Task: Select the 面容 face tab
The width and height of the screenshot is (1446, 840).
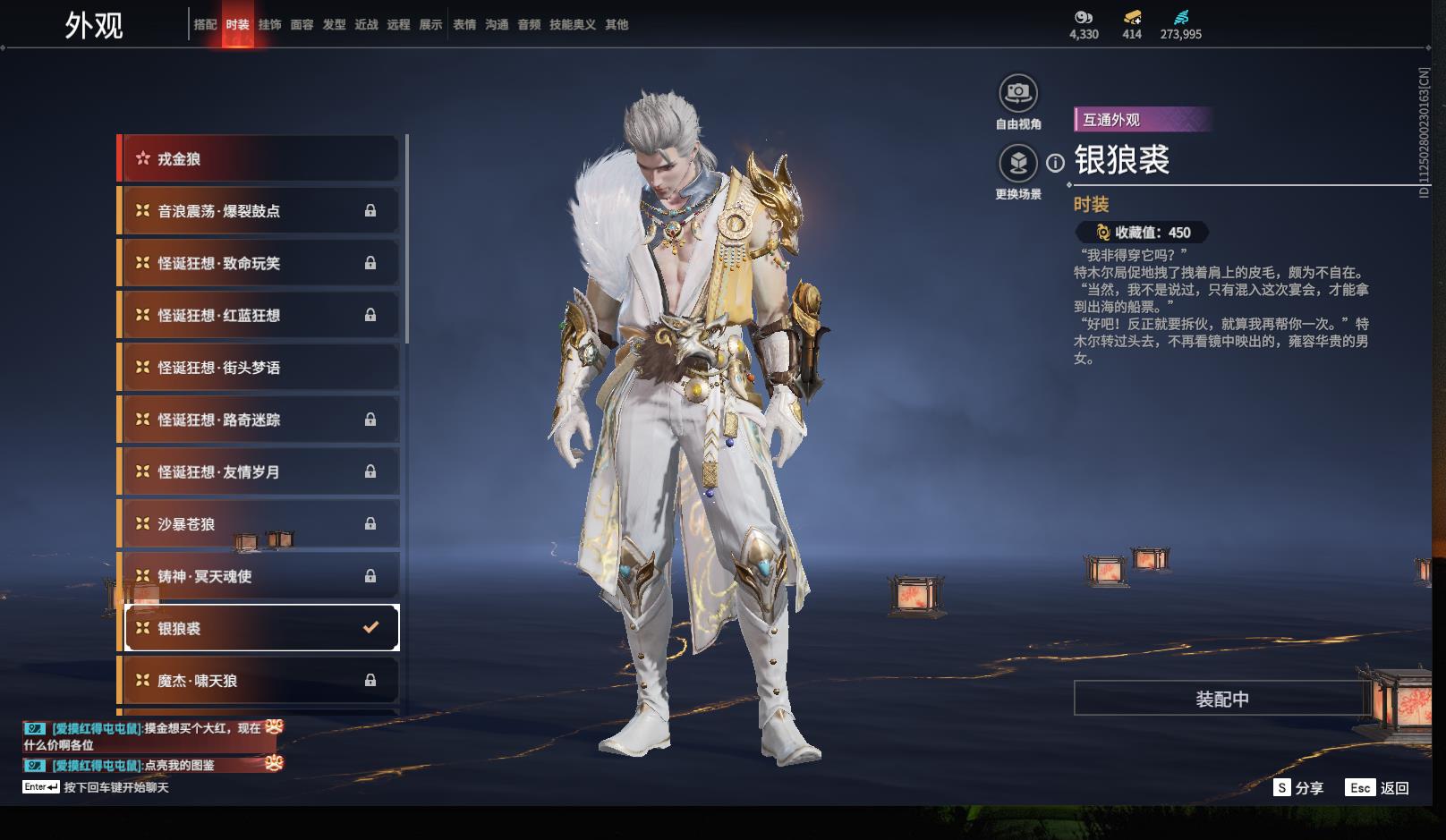Action: 302,25
